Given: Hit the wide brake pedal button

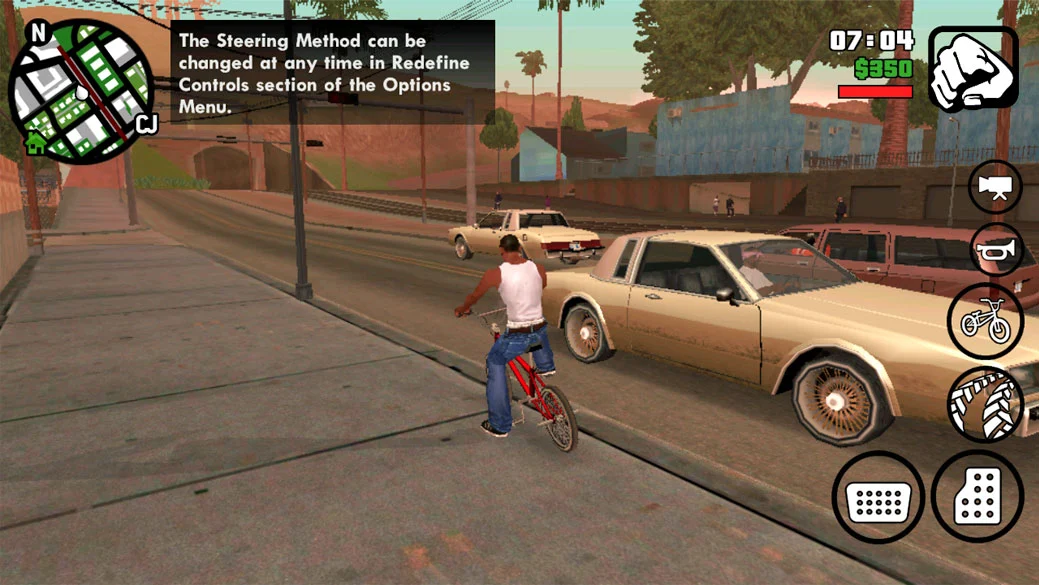Looking at the screenshot, I should 878,497.
